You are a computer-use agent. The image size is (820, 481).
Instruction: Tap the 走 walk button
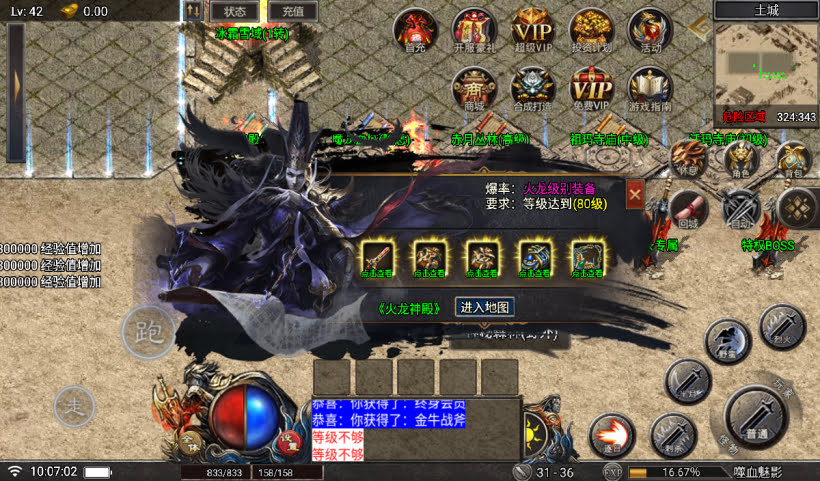click(x=74, y=405)
